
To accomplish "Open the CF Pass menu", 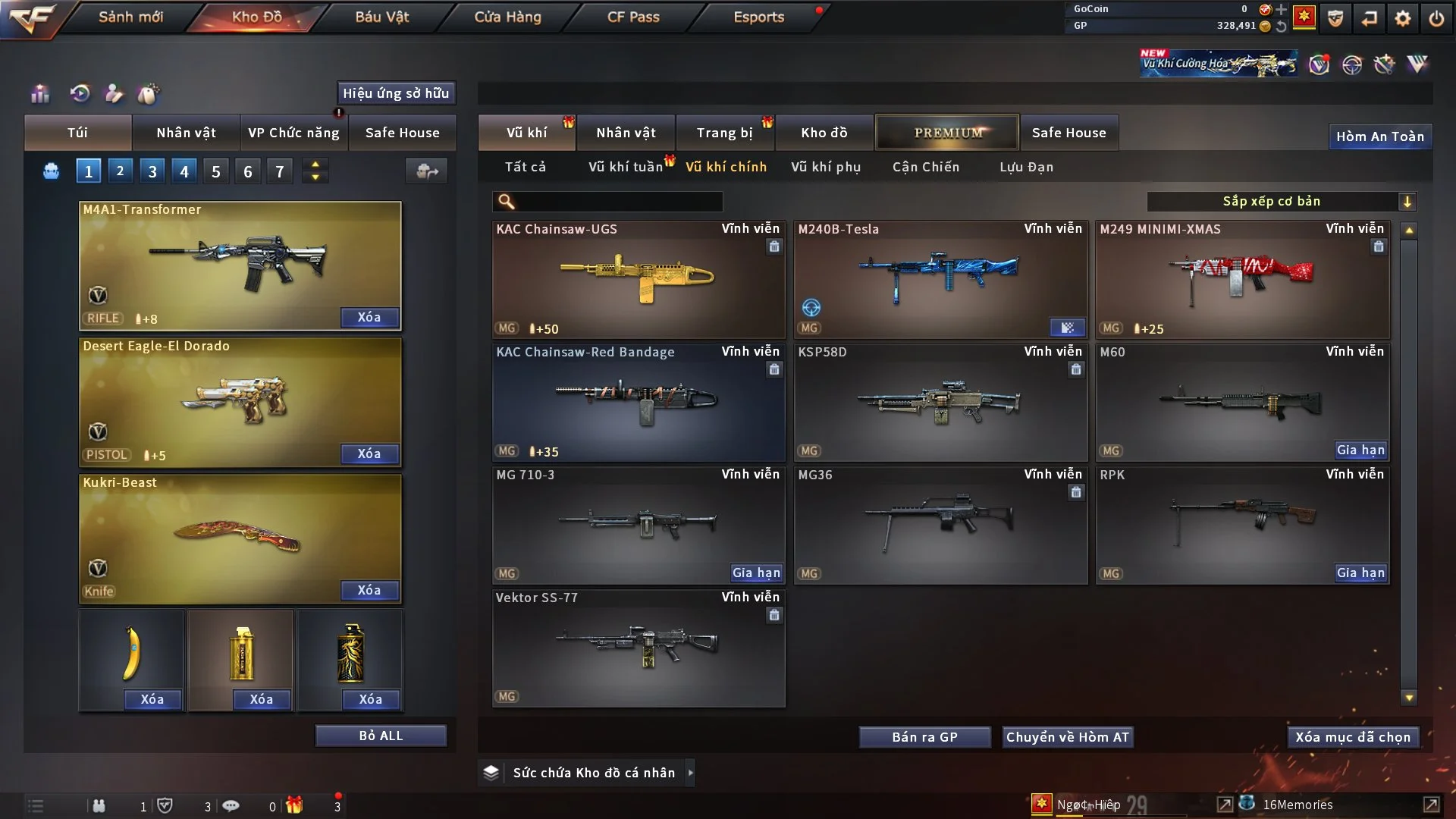I will 633,17.
